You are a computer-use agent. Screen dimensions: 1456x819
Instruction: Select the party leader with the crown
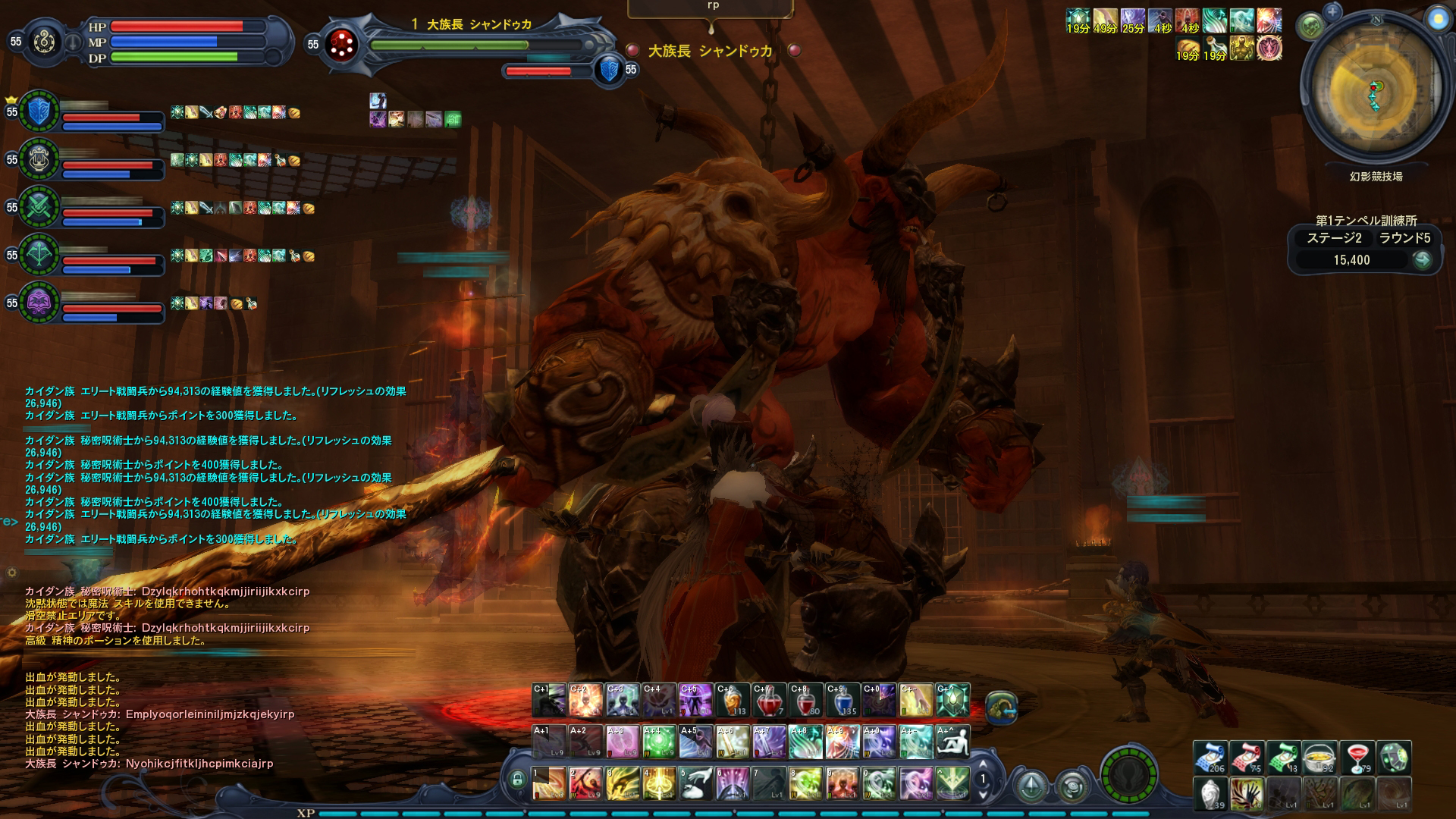tap(38, 111)
